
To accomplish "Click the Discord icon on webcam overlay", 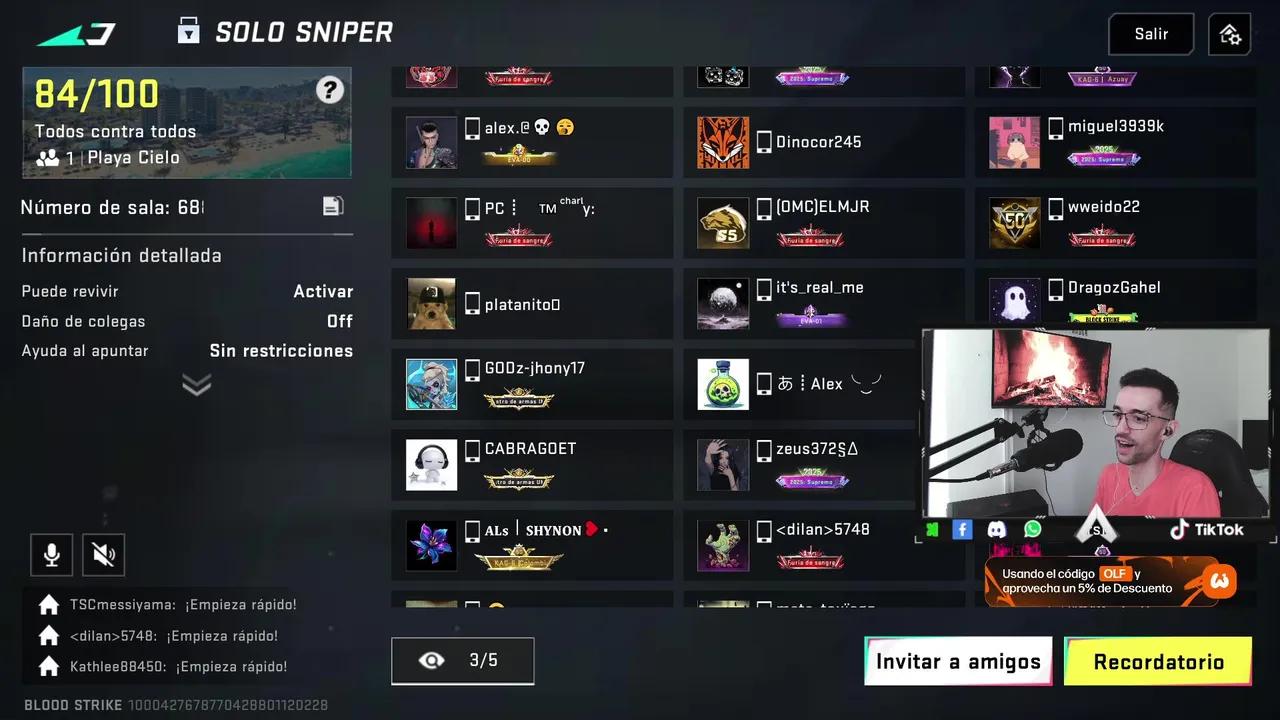I will click(996, 529).
